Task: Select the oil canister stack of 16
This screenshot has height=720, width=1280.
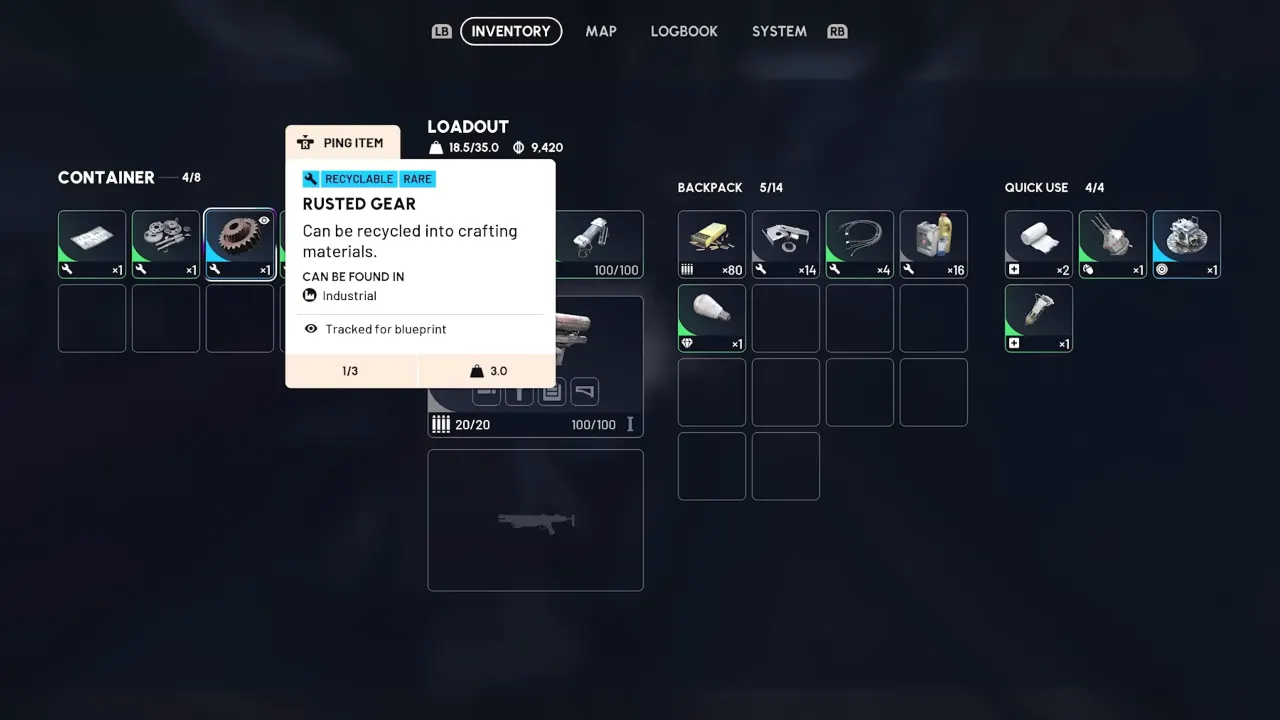Action: click(933, 243)
